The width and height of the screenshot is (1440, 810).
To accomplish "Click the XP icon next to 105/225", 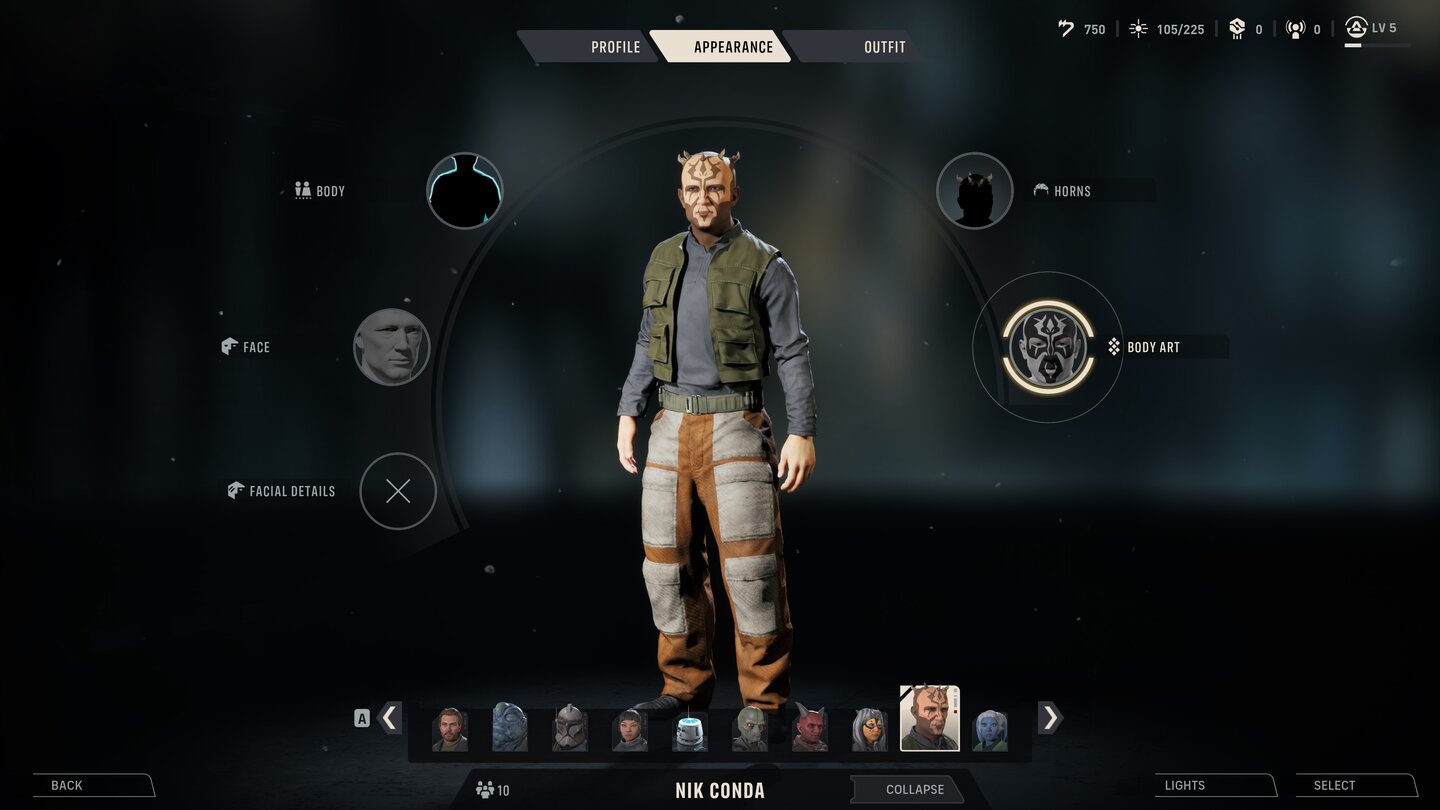I will click(1137, 28).
